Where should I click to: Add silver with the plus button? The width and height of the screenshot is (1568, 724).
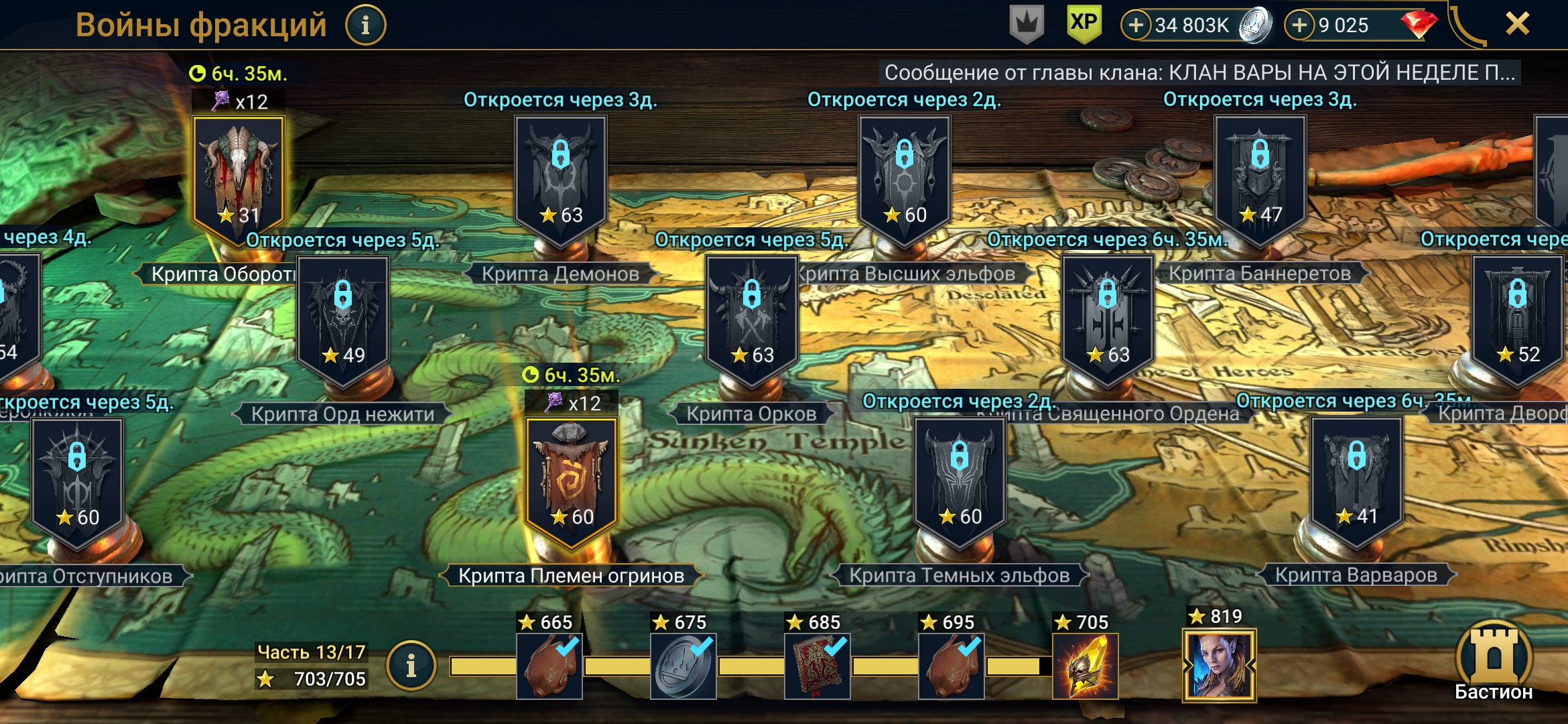point(1136,25)
